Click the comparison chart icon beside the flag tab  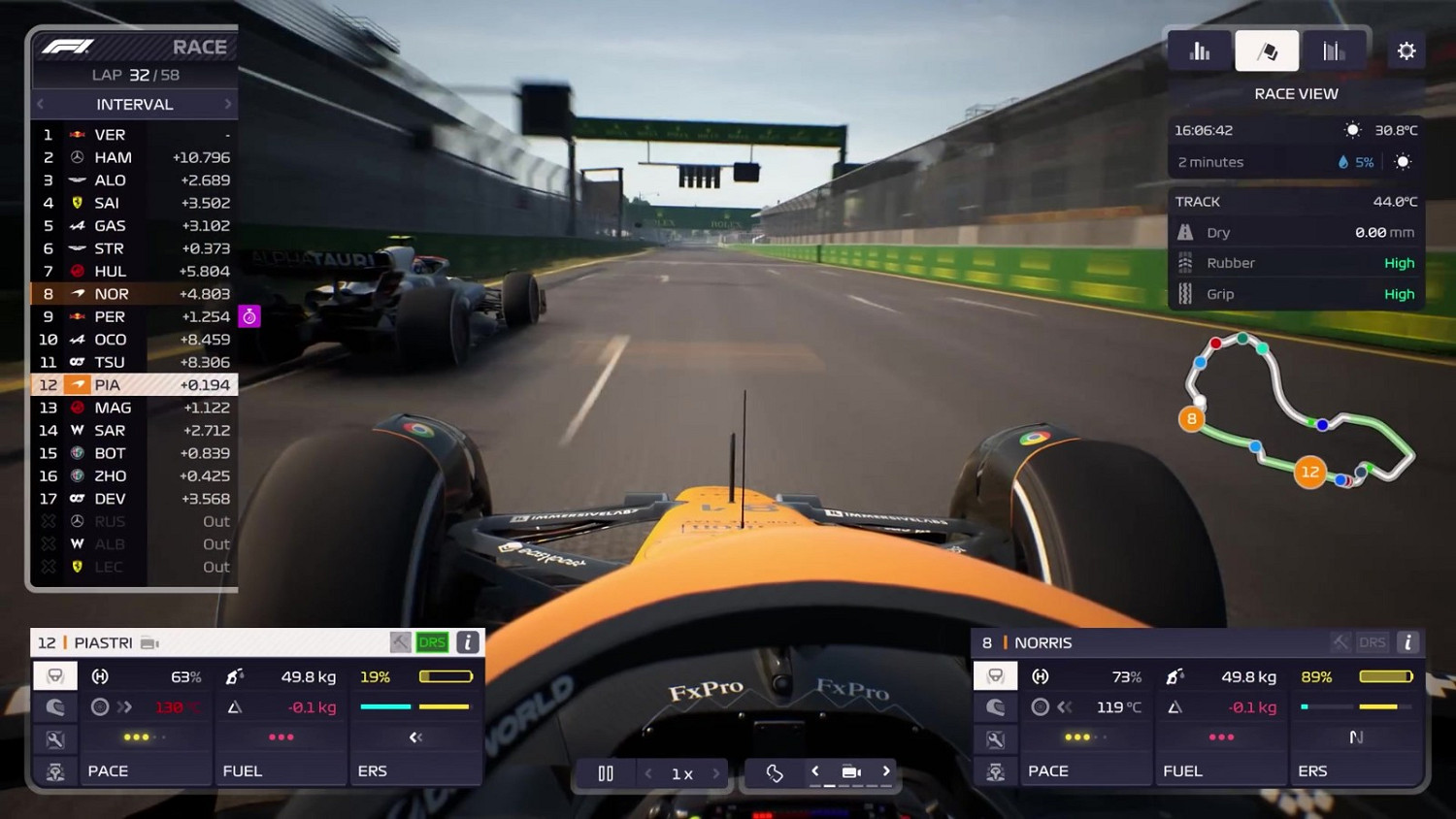(x=1333, y=50)
